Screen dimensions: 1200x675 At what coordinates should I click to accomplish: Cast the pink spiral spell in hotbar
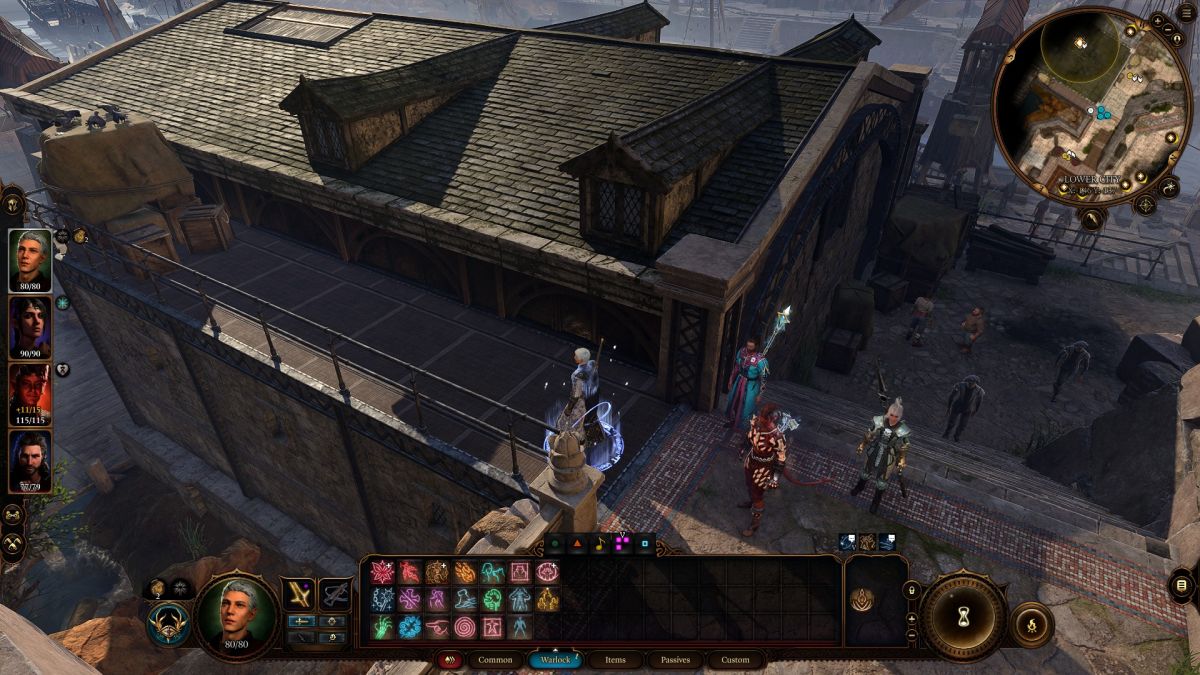click(465, 627)
